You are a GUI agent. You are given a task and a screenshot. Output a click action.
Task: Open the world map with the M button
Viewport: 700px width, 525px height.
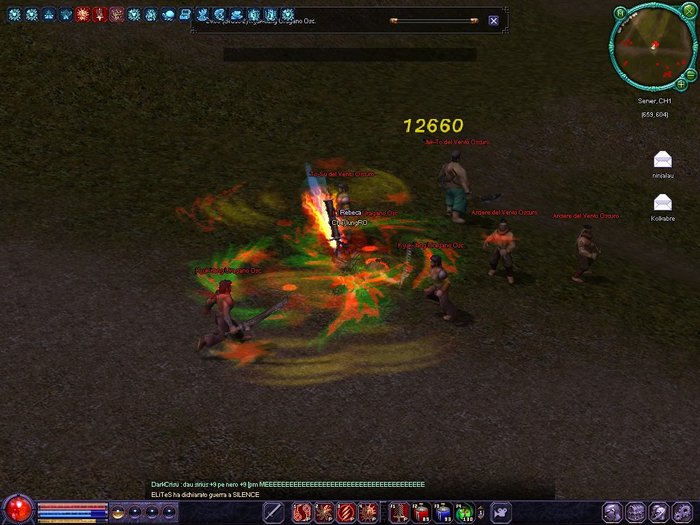[x=620, y=13]
